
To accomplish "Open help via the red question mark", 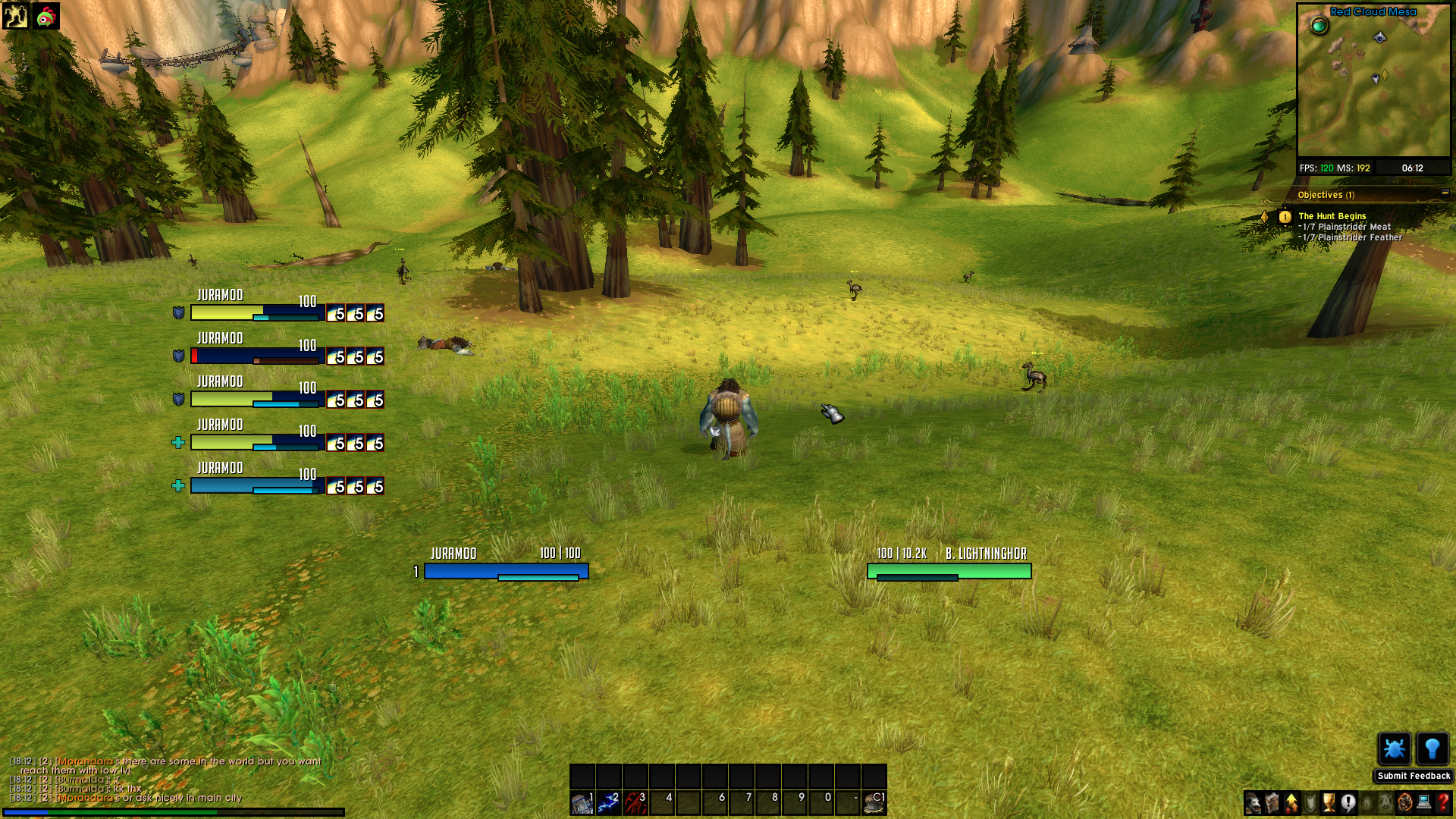I will [x=1443, y=802].
